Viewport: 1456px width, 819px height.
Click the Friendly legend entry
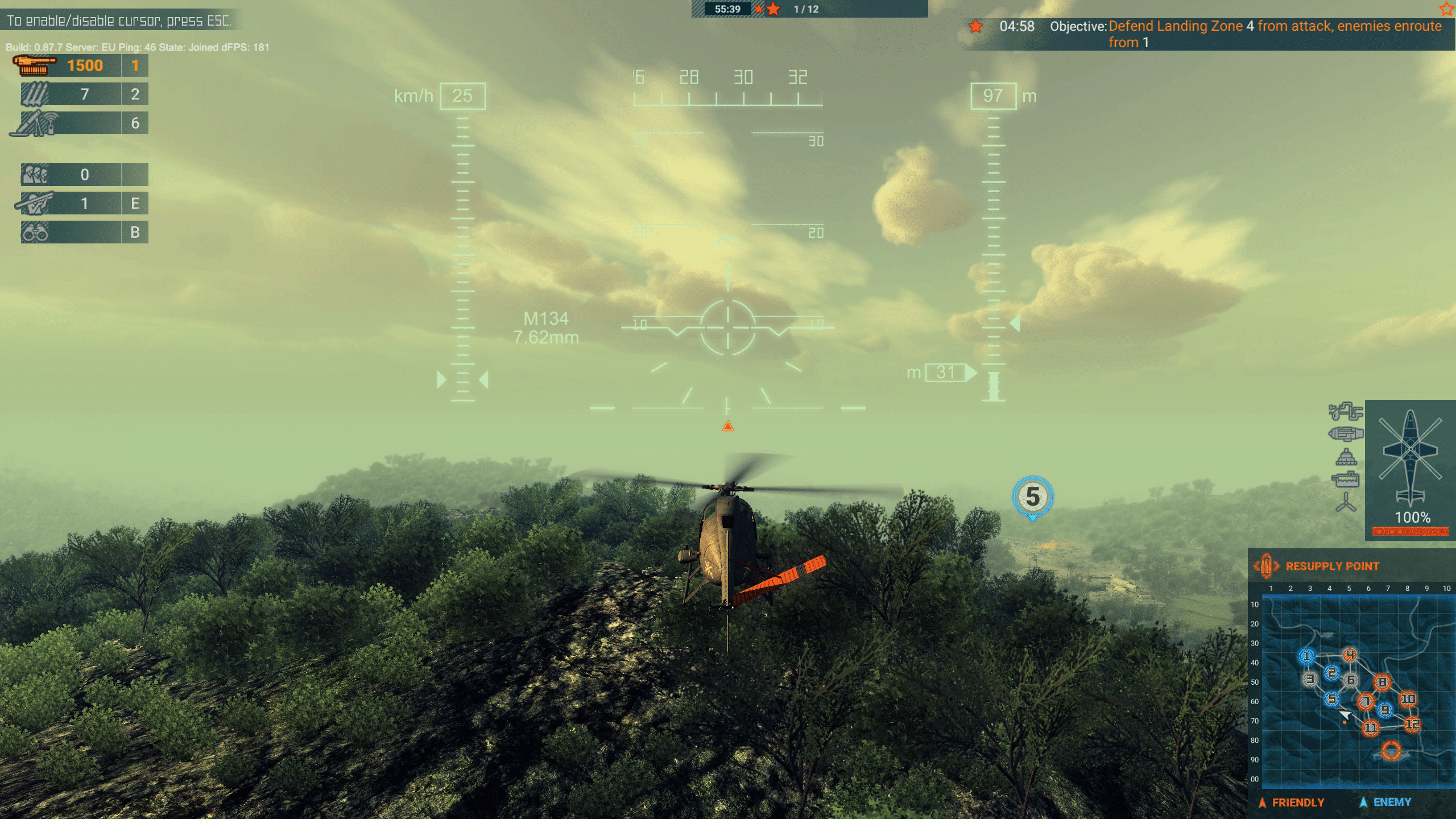pos(1297,803)
